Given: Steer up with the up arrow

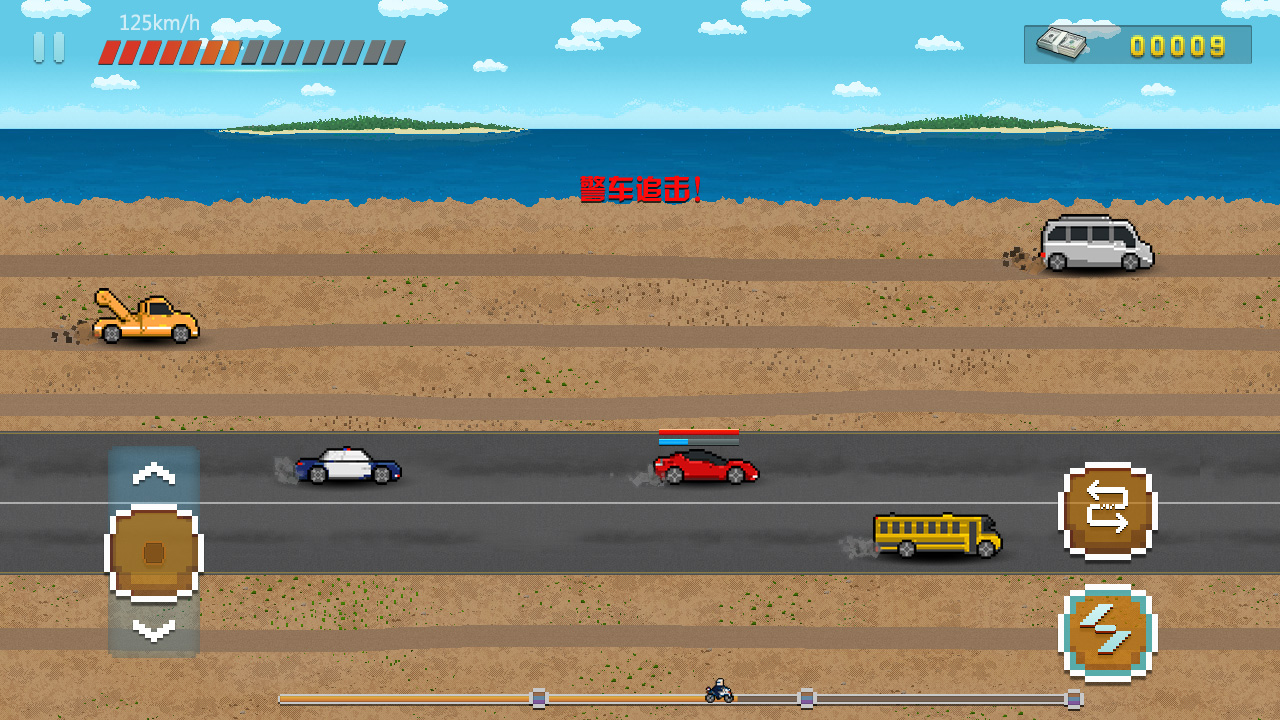Looking at the screenshot, I should point(154,474).
